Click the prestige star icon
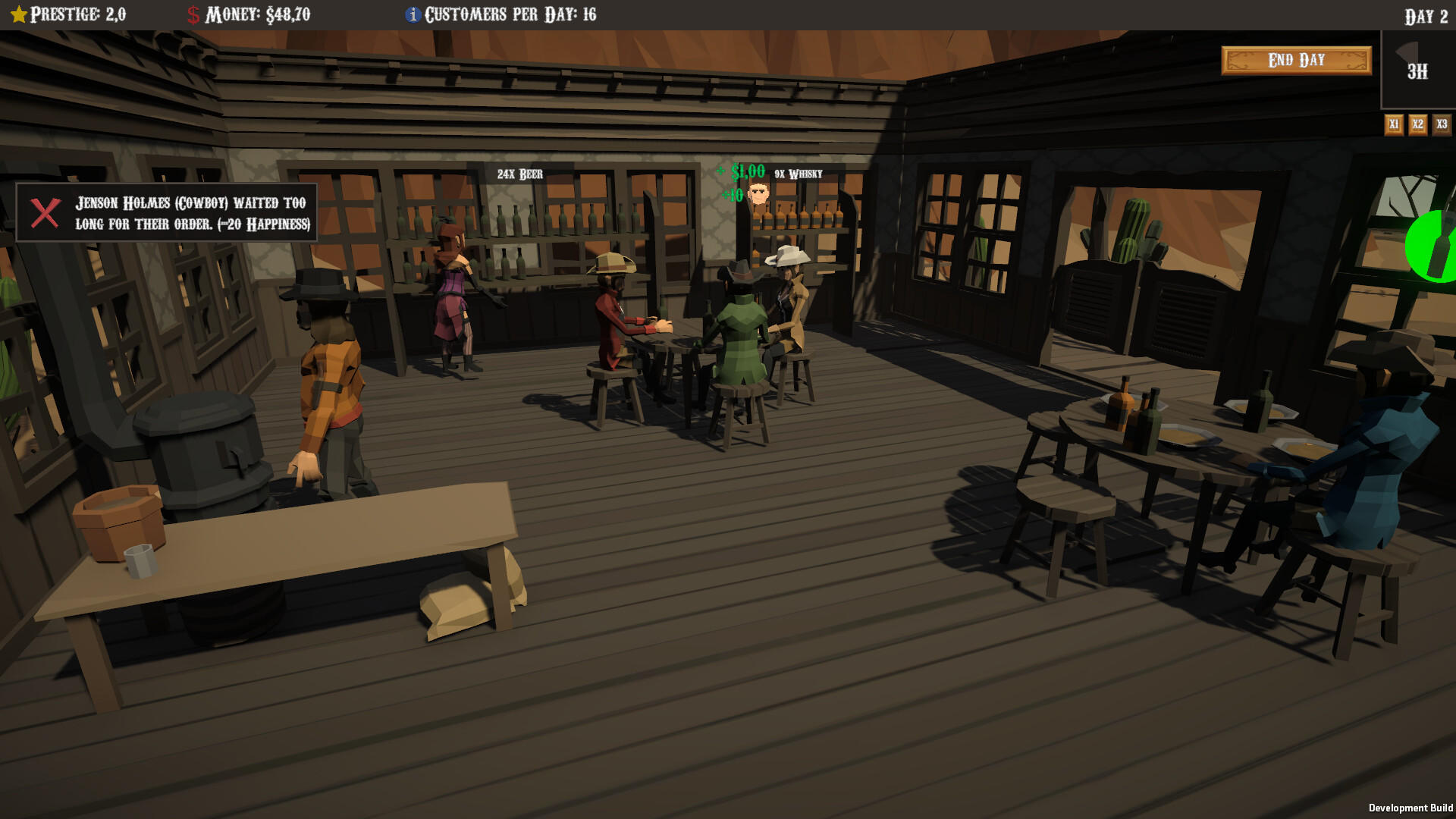This screenshot has width=1456, height=819. (20, 13)
